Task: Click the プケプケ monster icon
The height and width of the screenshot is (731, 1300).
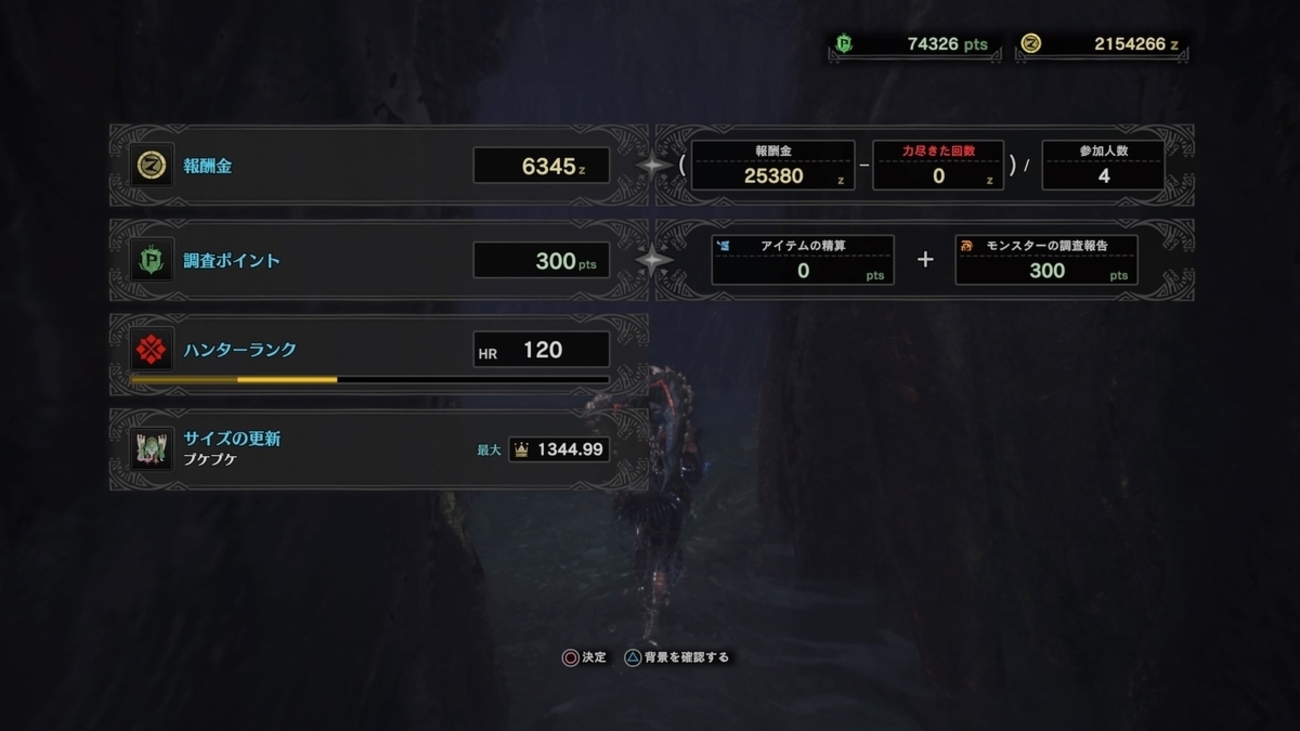Action: click(152, 449)
